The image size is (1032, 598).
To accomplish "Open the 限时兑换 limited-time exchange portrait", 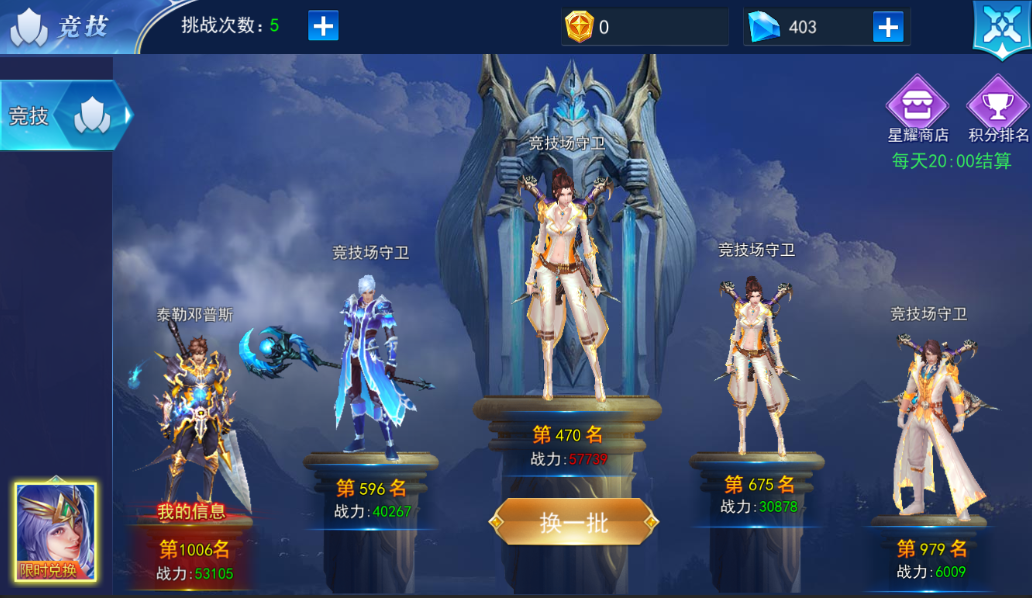I will tap(56, 532).
